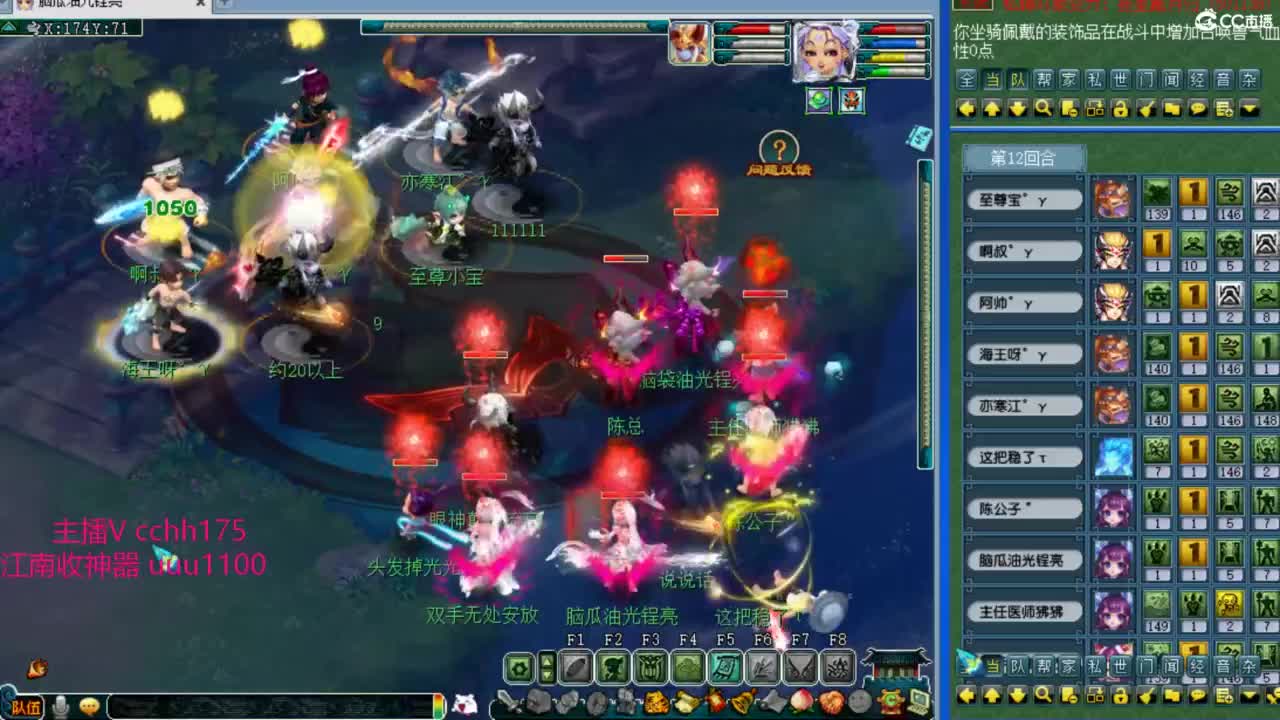This screenshot has width=1280, height=720.
Task: Click the golden bell icon in item bar
Action: point(741,702)
